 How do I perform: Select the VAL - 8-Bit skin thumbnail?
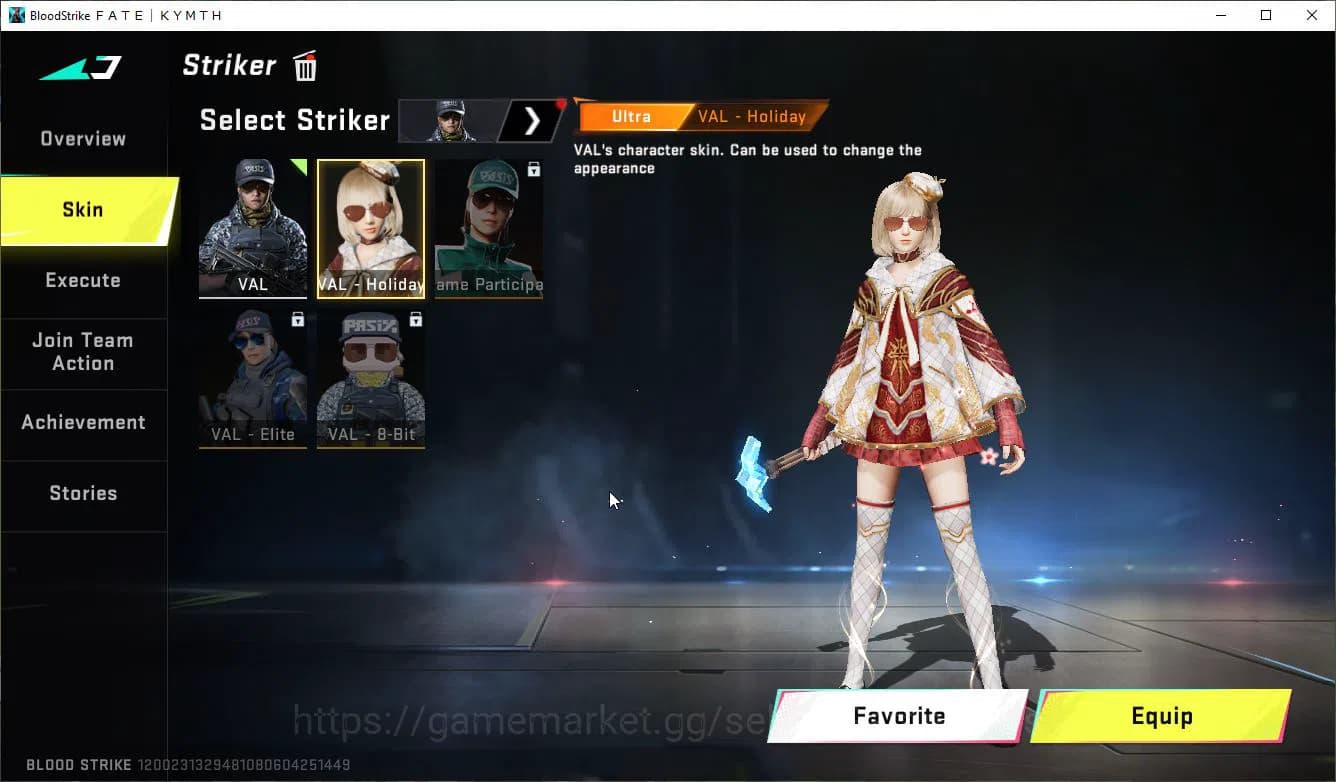370,378
